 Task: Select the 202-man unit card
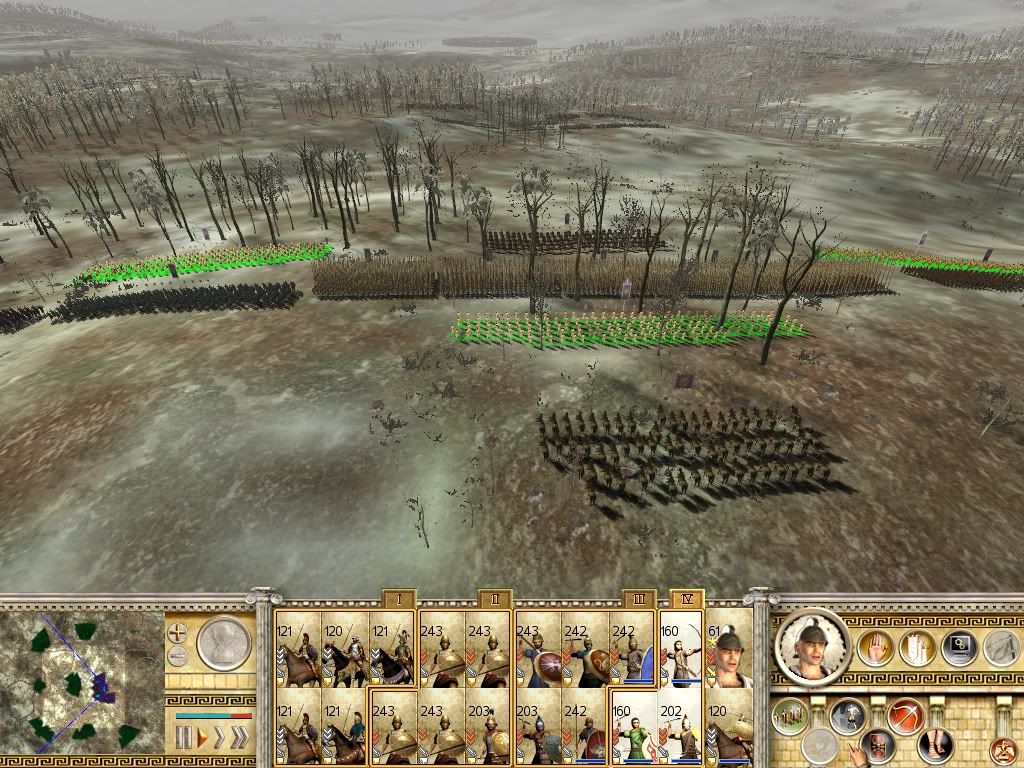[x=682, y=726]
